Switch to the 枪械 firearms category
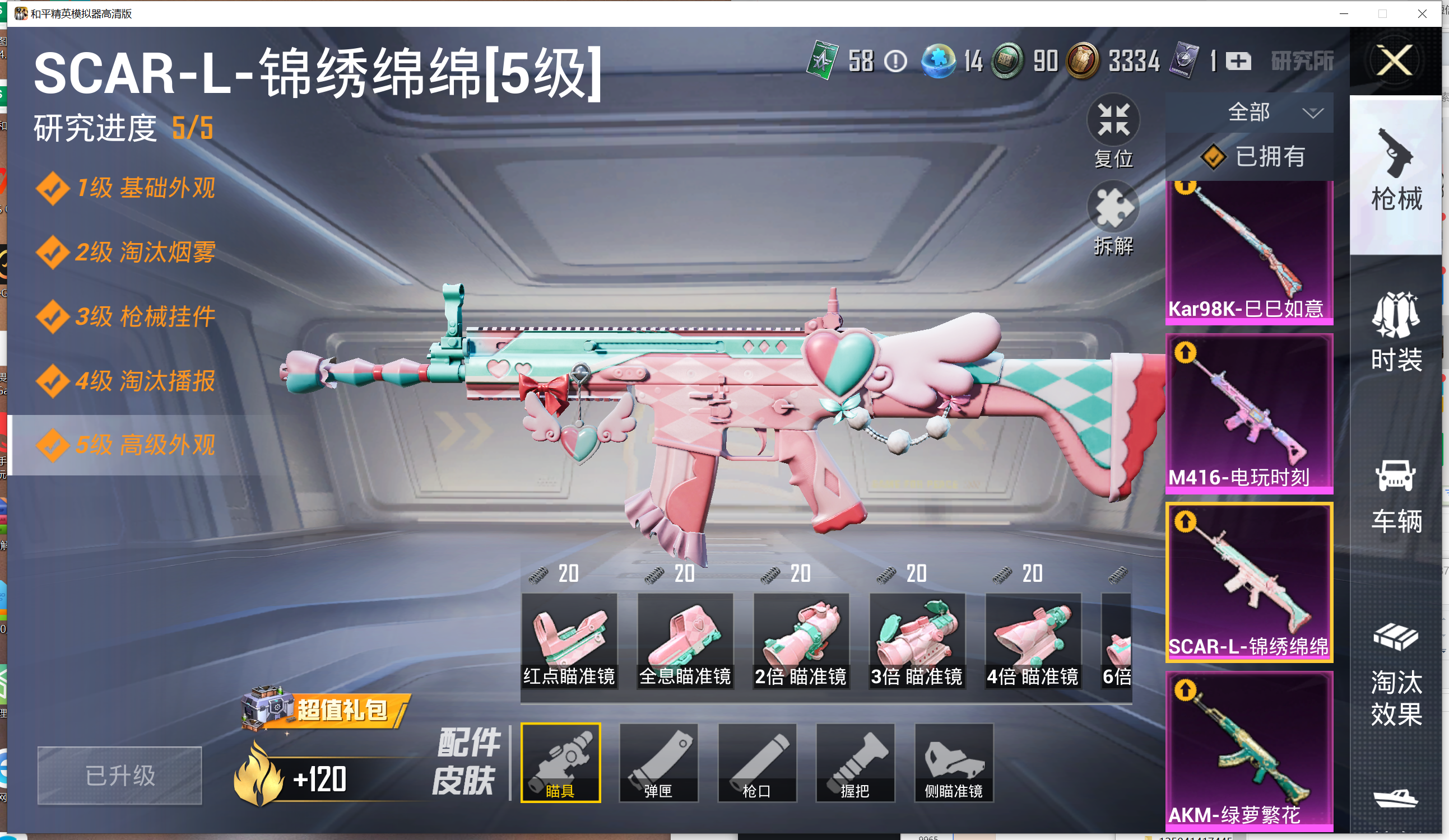Viewport: 1449px width, 840px height. pyautogui.click(x=1396, y=172)
